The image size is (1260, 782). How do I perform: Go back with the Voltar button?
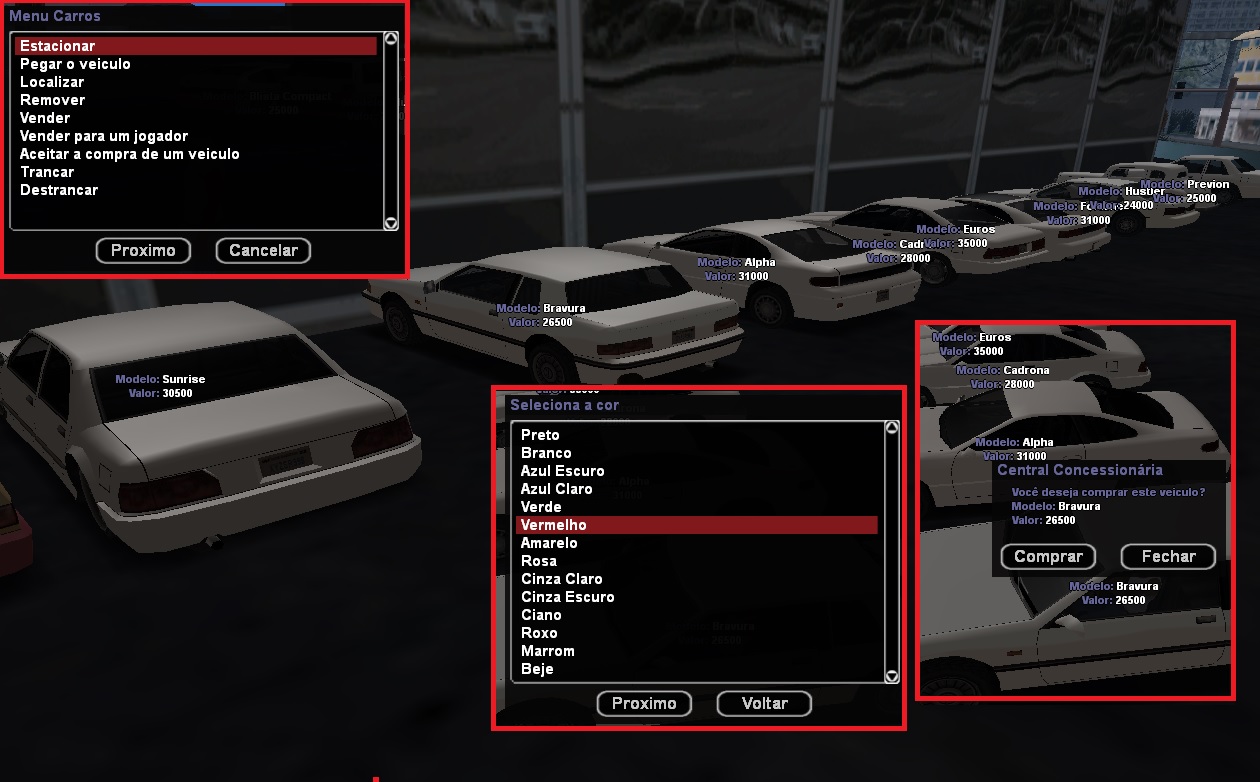click(x=764, y=704)
